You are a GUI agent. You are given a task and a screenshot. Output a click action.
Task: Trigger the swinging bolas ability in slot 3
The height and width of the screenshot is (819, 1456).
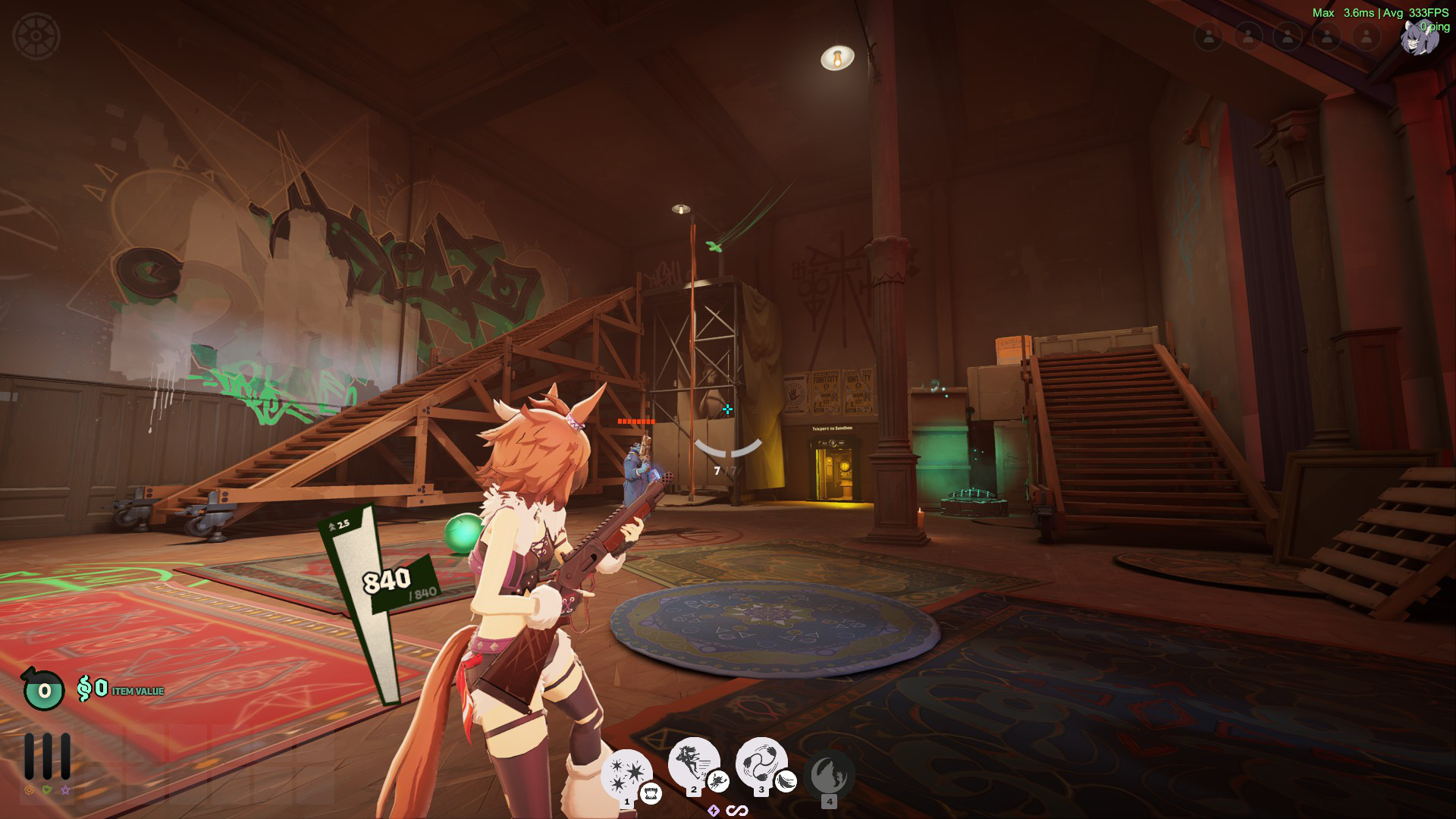pos(759,761)
